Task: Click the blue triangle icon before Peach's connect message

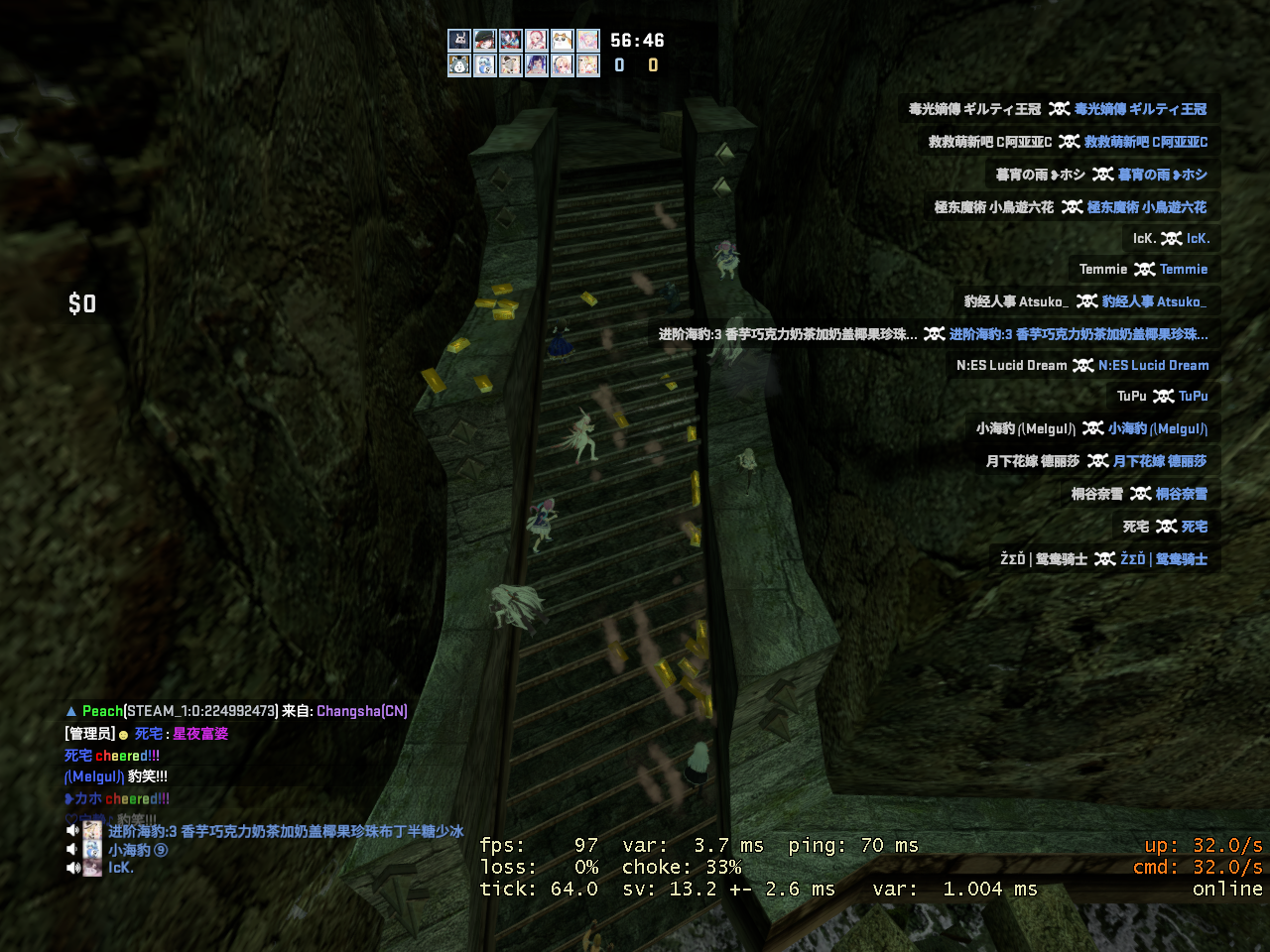Action: tap(71, 710)
